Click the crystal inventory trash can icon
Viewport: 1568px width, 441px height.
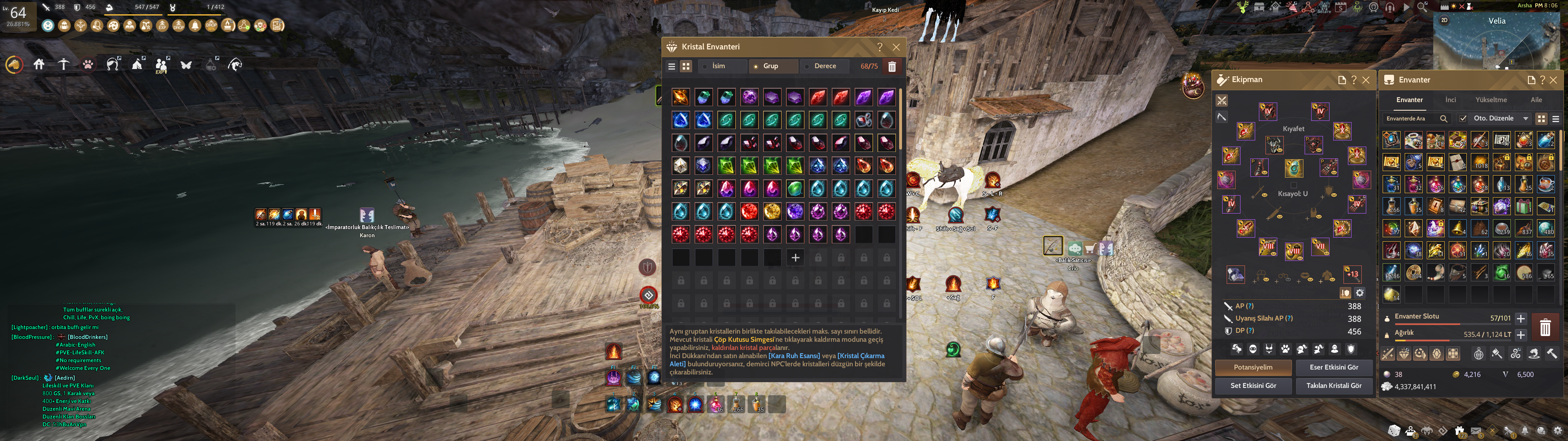[x=892, y=67]
